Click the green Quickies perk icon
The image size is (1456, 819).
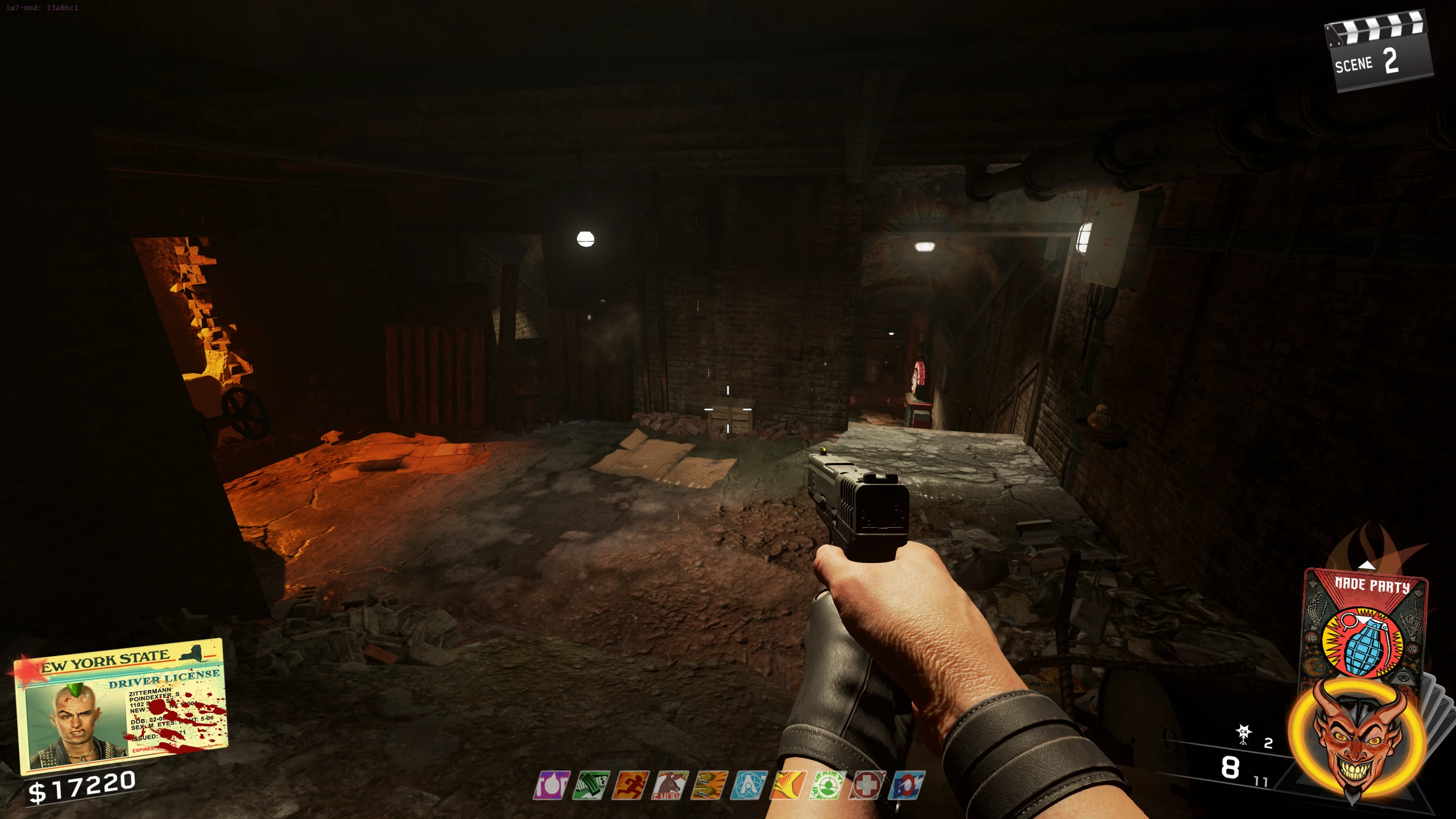coord(591,785)
